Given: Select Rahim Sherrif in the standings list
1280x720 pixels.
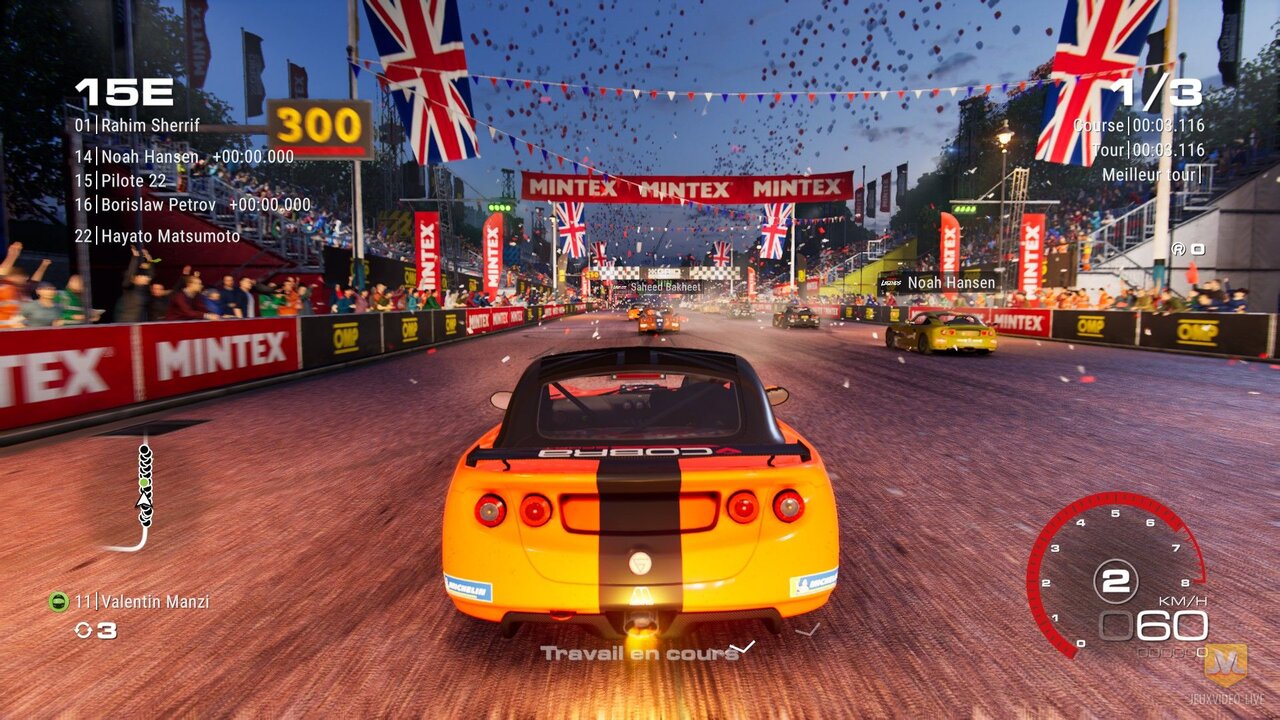Looking at the screenshot, I should pyautogui.click(x=138, y=126).
